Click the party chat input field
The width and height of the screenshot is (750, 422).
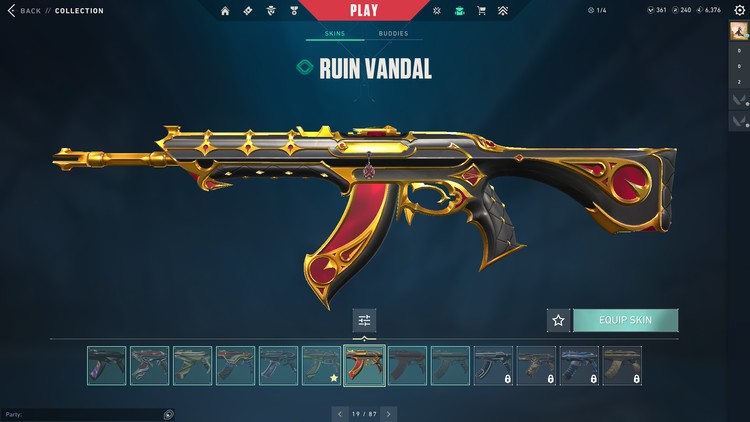pos(85,414)
